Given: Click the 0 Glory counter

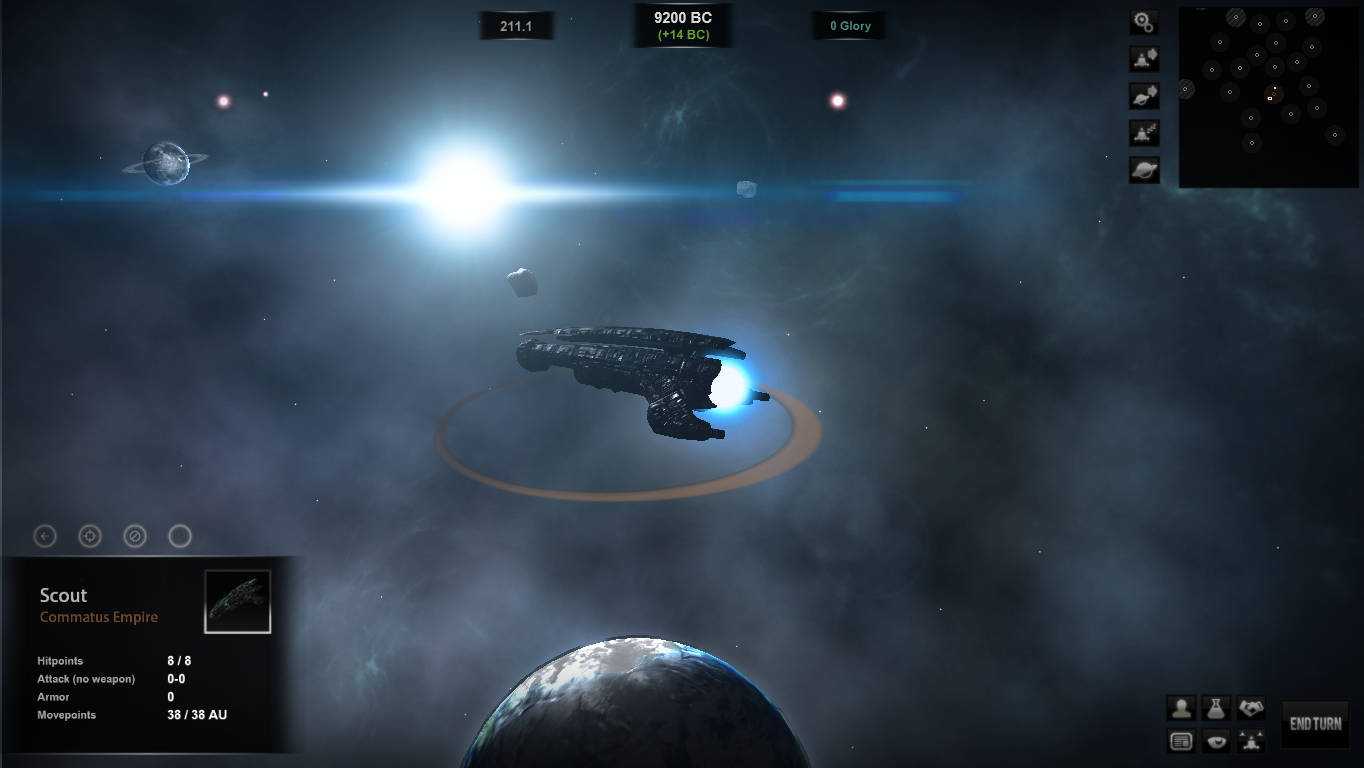Looking at the screenshot, I should tap(848, 25).
